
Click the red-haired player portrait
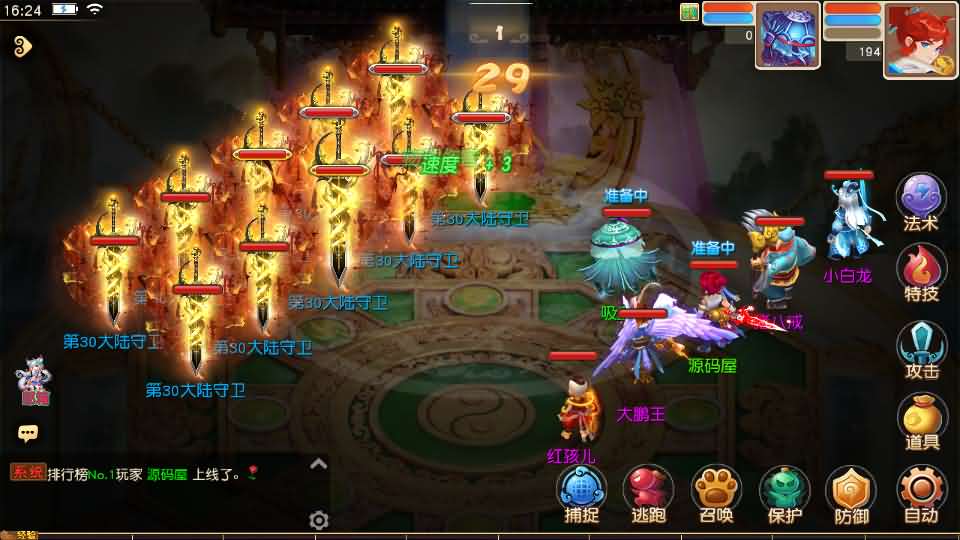click(920, 40)
